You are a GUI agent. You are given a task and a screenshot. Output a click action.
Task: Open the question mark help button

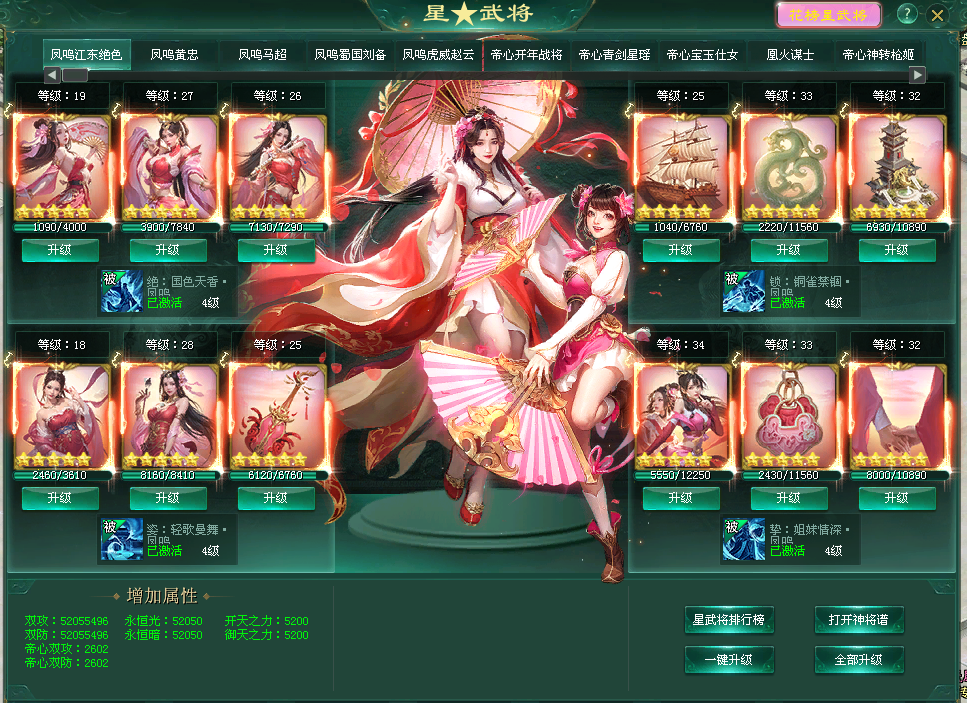pos(907,14)
